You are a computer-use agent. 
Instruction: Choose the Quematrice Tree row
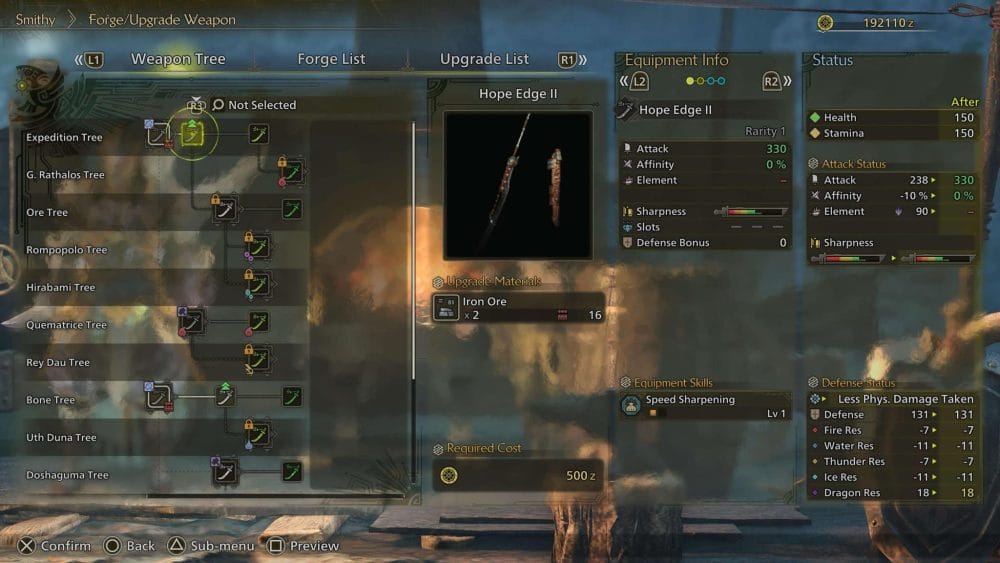coord(66,325)
